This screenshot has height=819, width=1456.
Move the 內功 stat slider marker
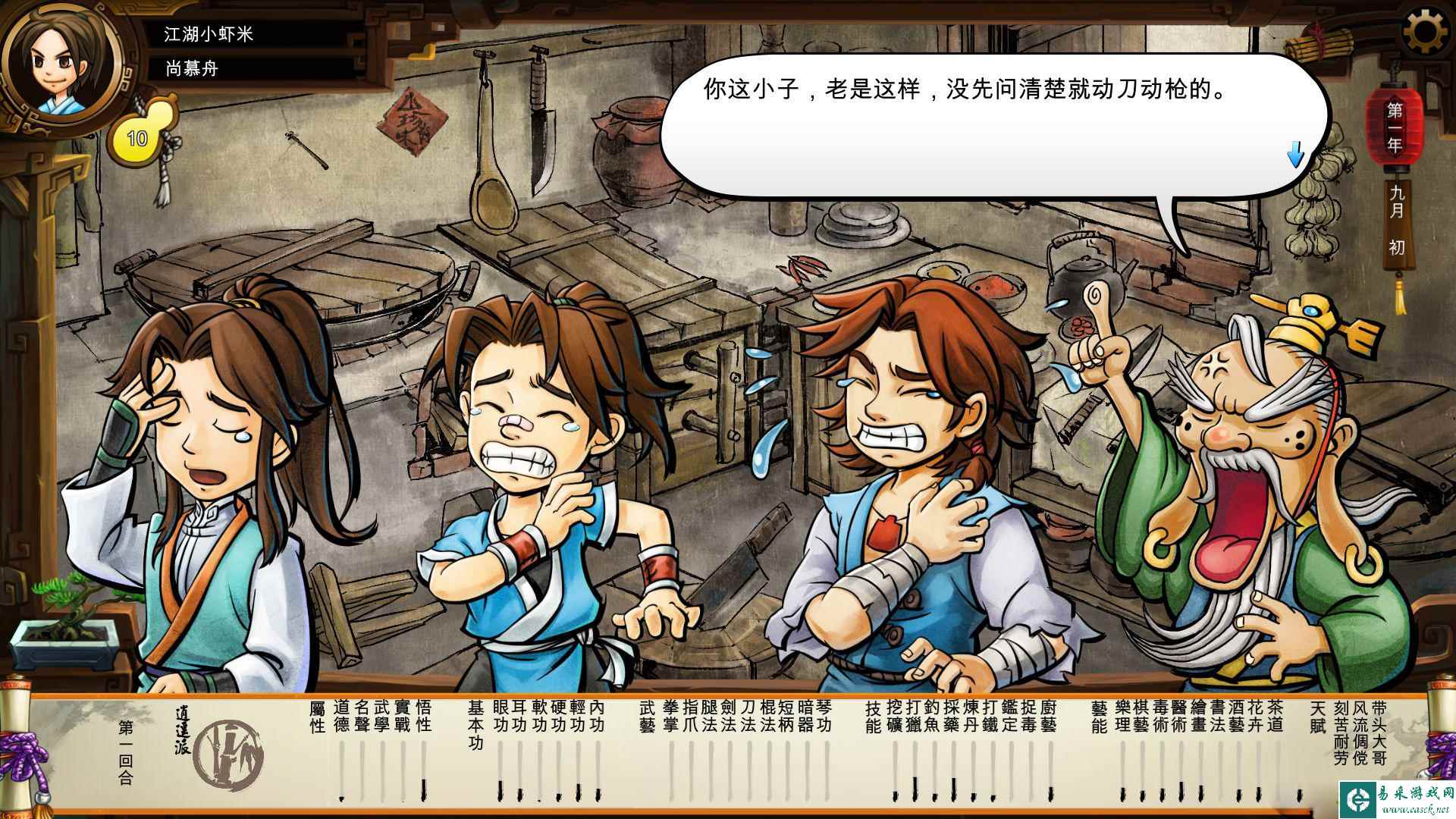(598, 789)
